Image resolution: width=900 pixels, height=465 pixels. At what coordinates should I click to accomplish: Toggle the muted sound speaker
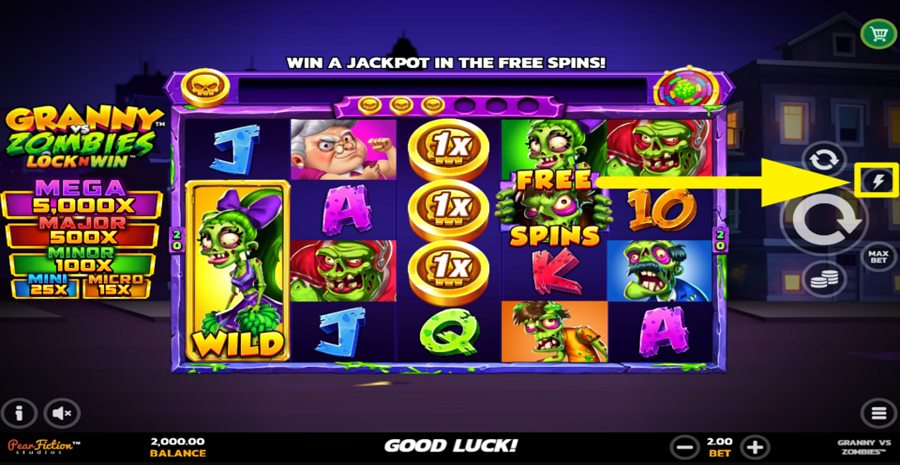click(62, 412)
